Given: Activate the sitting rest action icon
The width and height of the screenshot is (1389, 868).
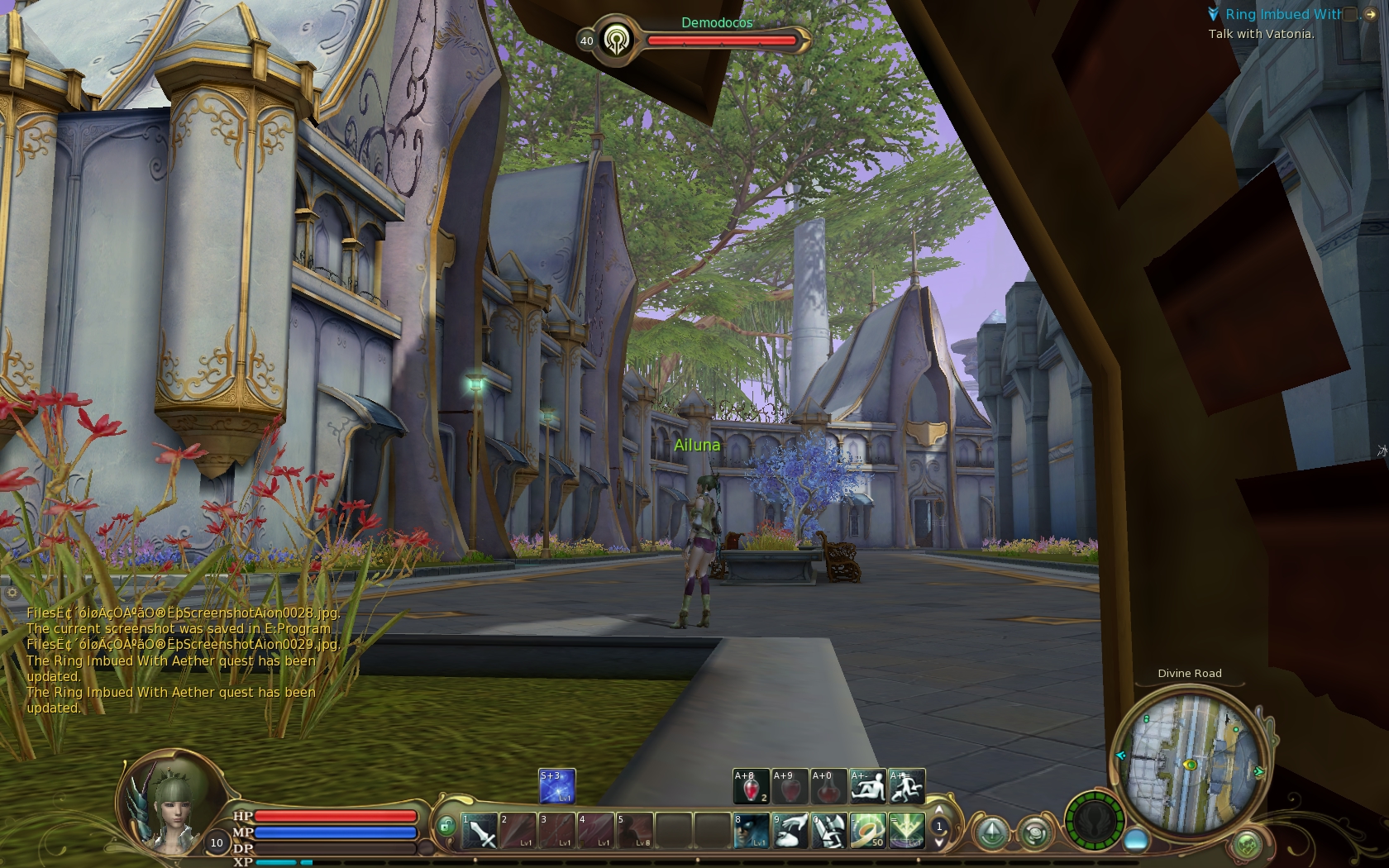Looking at the screenshot, I should tap(867, 787).
